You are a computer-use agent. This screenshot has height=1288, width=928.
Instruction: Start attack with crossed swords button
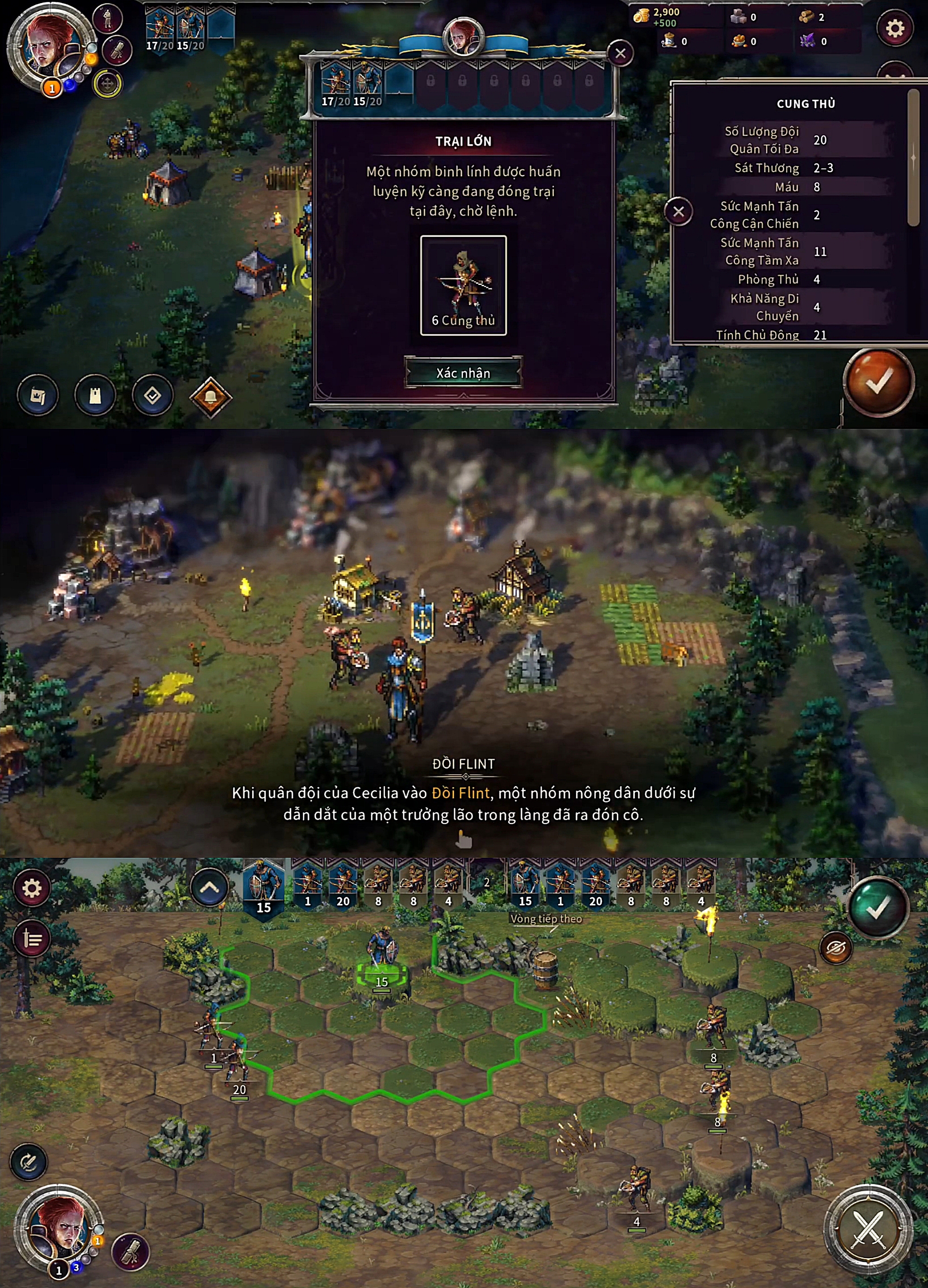tap(868, 1229)
